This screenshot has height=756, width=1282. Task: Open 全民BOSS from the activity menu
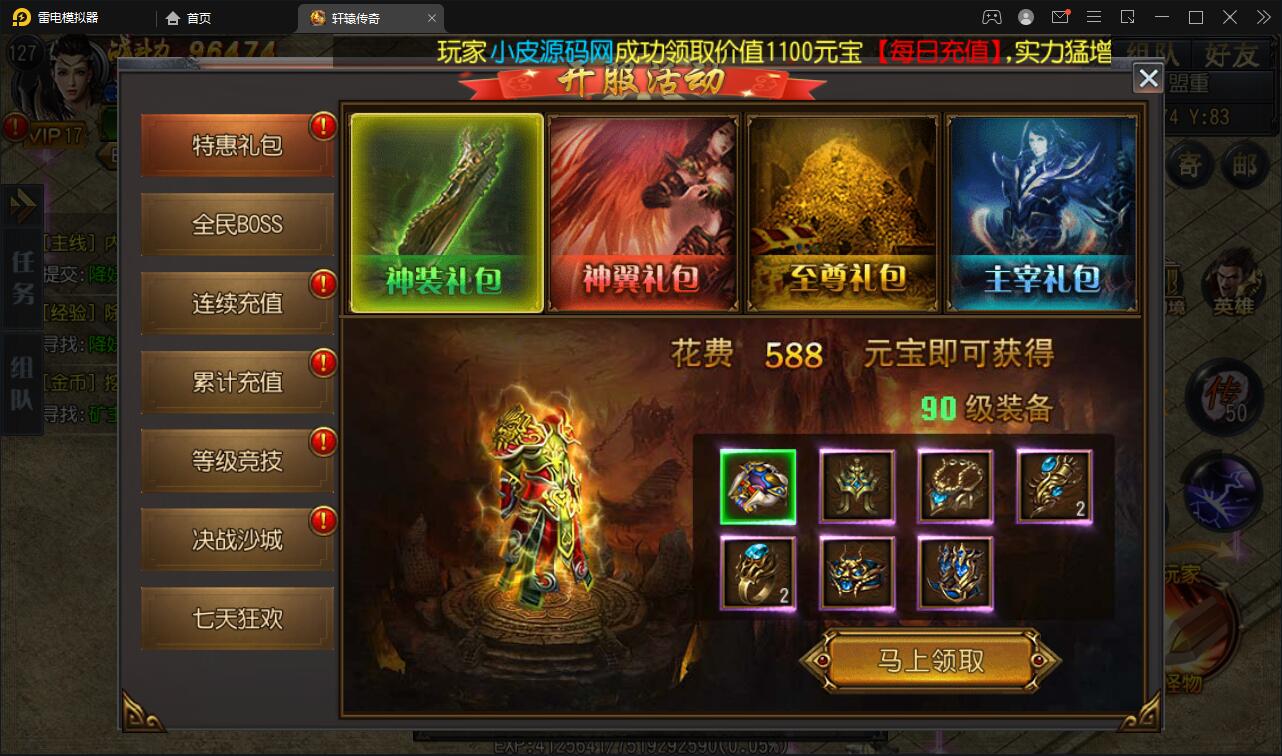[236, 224]
